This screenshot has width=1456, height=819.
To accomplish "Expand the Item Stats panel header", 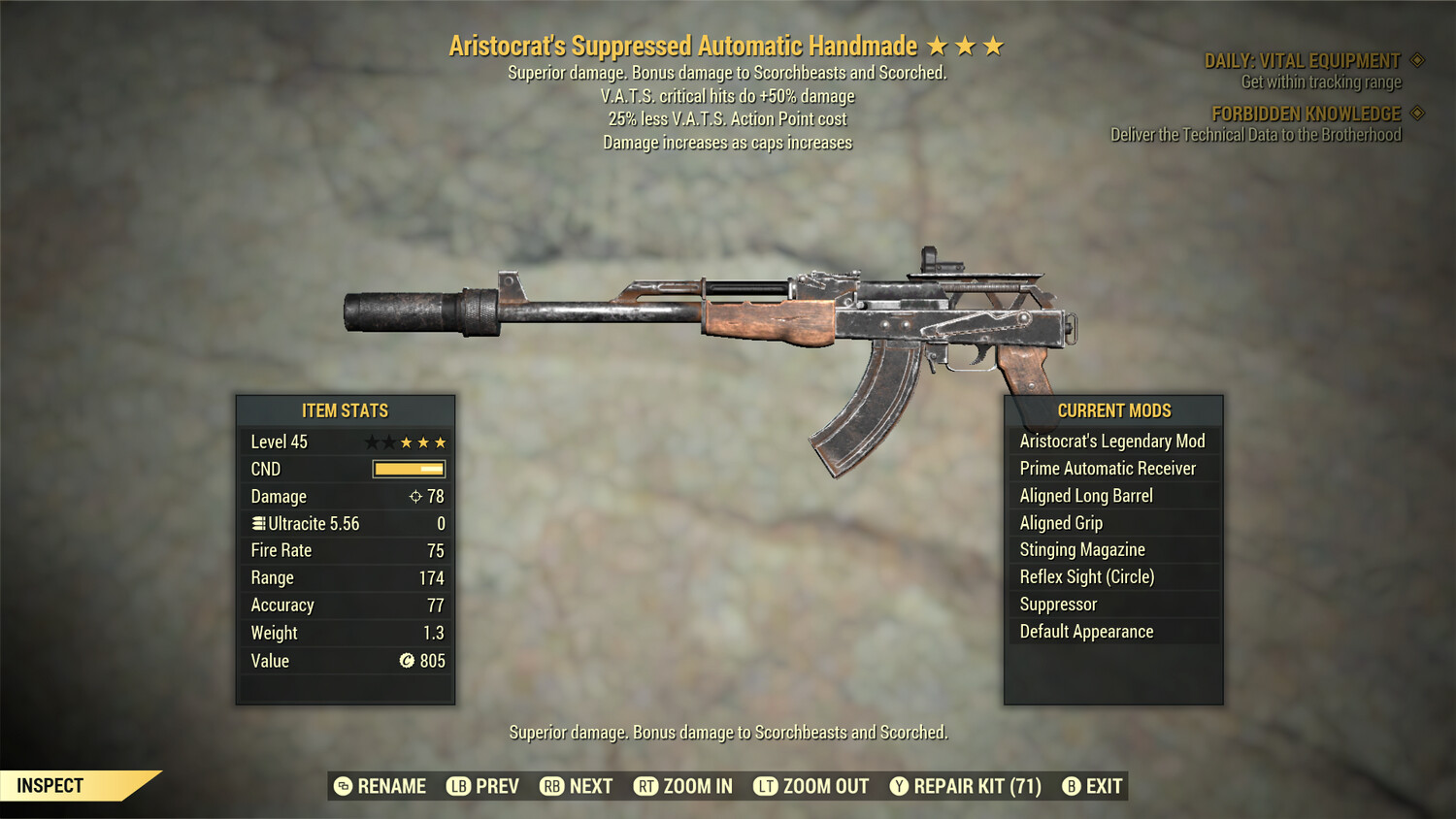I will pos(345,410).
